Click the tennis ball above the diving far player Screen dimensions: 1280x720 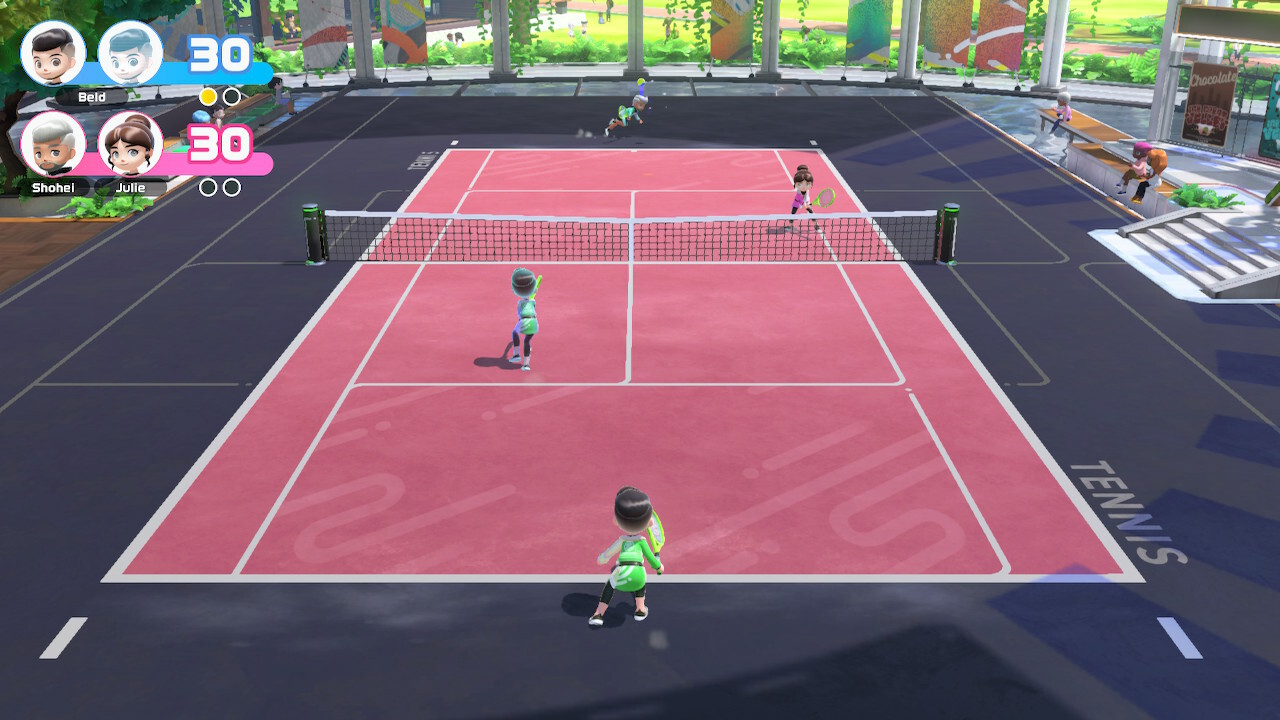(640, 81)
